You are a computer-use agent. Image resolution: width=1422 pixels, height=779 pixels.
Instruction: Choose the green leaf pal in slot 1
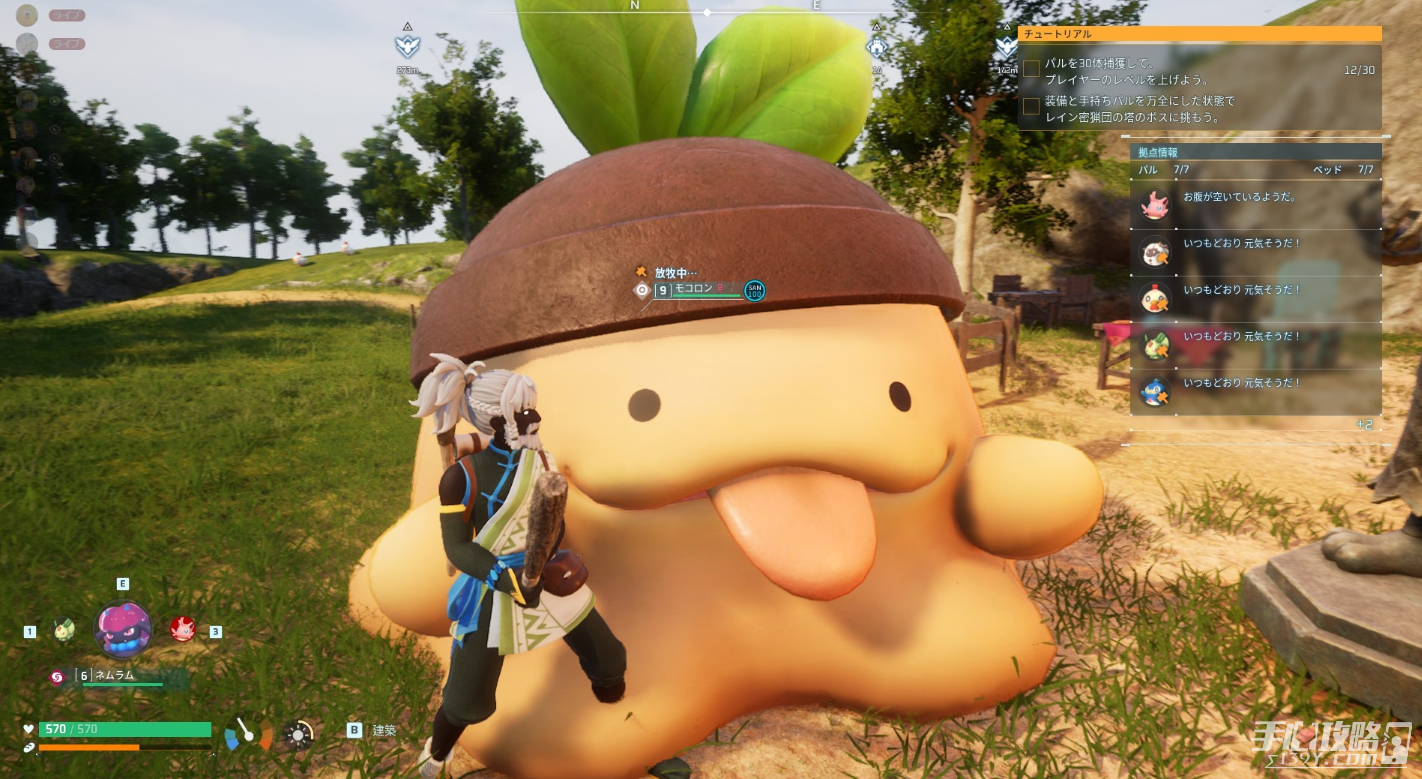(64, 630)
